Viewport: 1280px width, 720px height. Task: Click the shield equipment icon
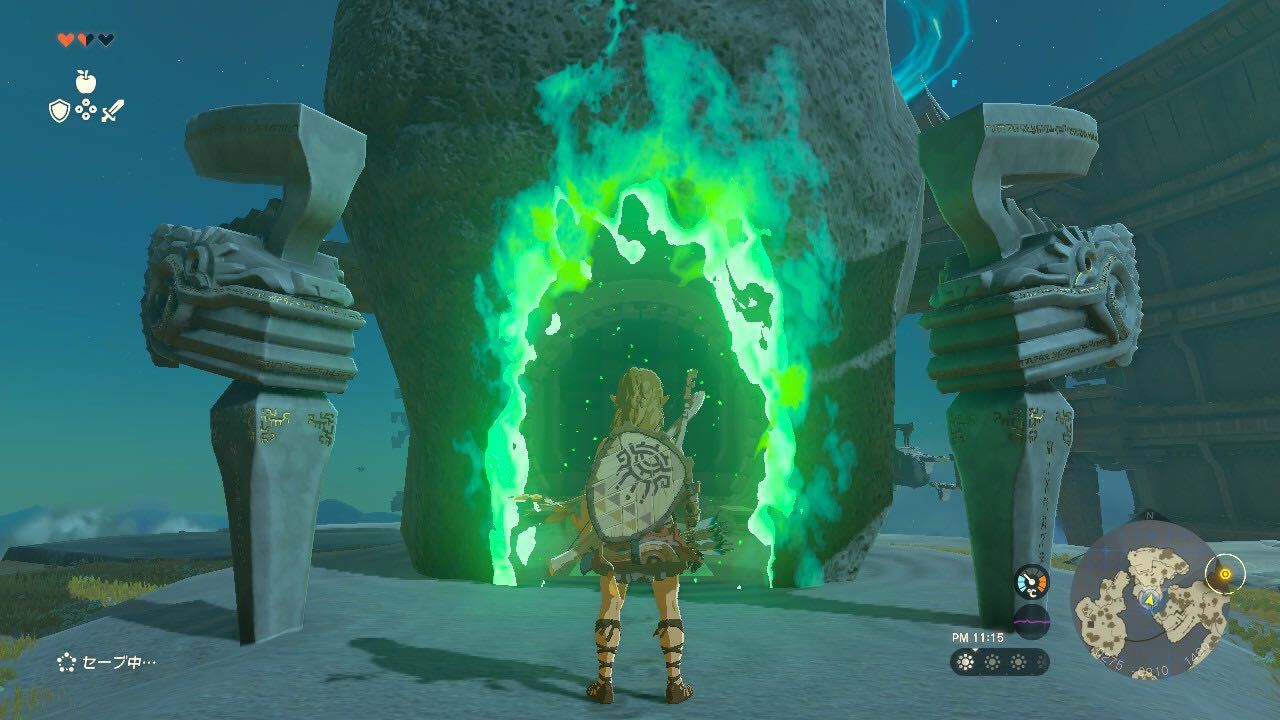point(58,110)
